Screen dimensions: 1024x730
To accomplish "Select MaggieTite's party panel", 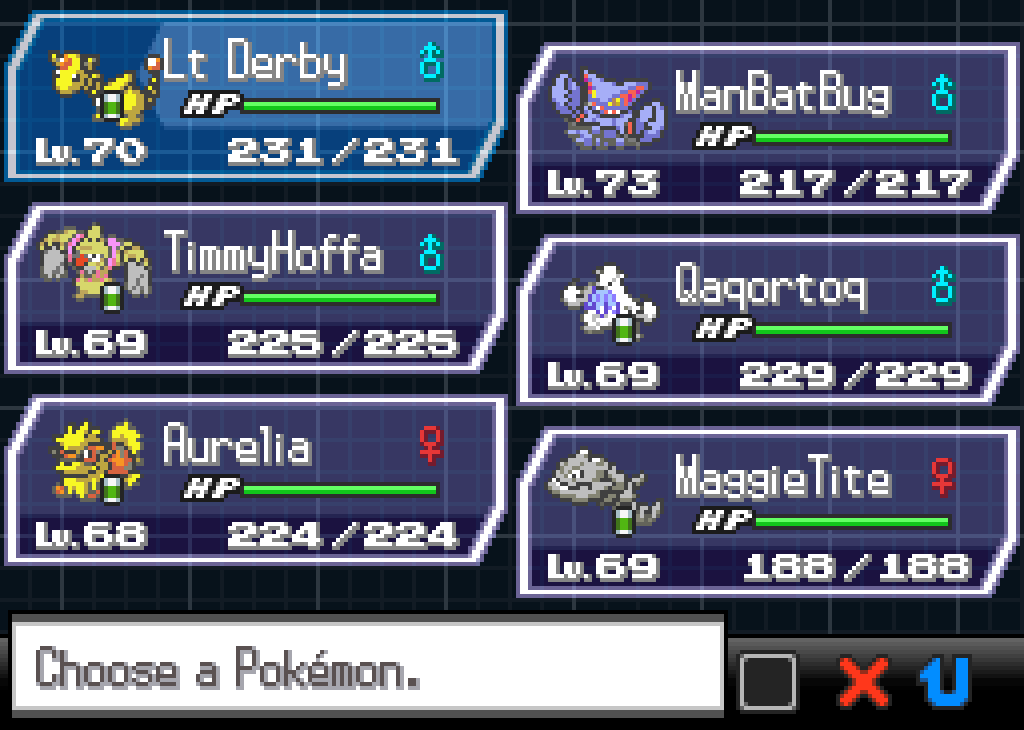I will [767, 512].
